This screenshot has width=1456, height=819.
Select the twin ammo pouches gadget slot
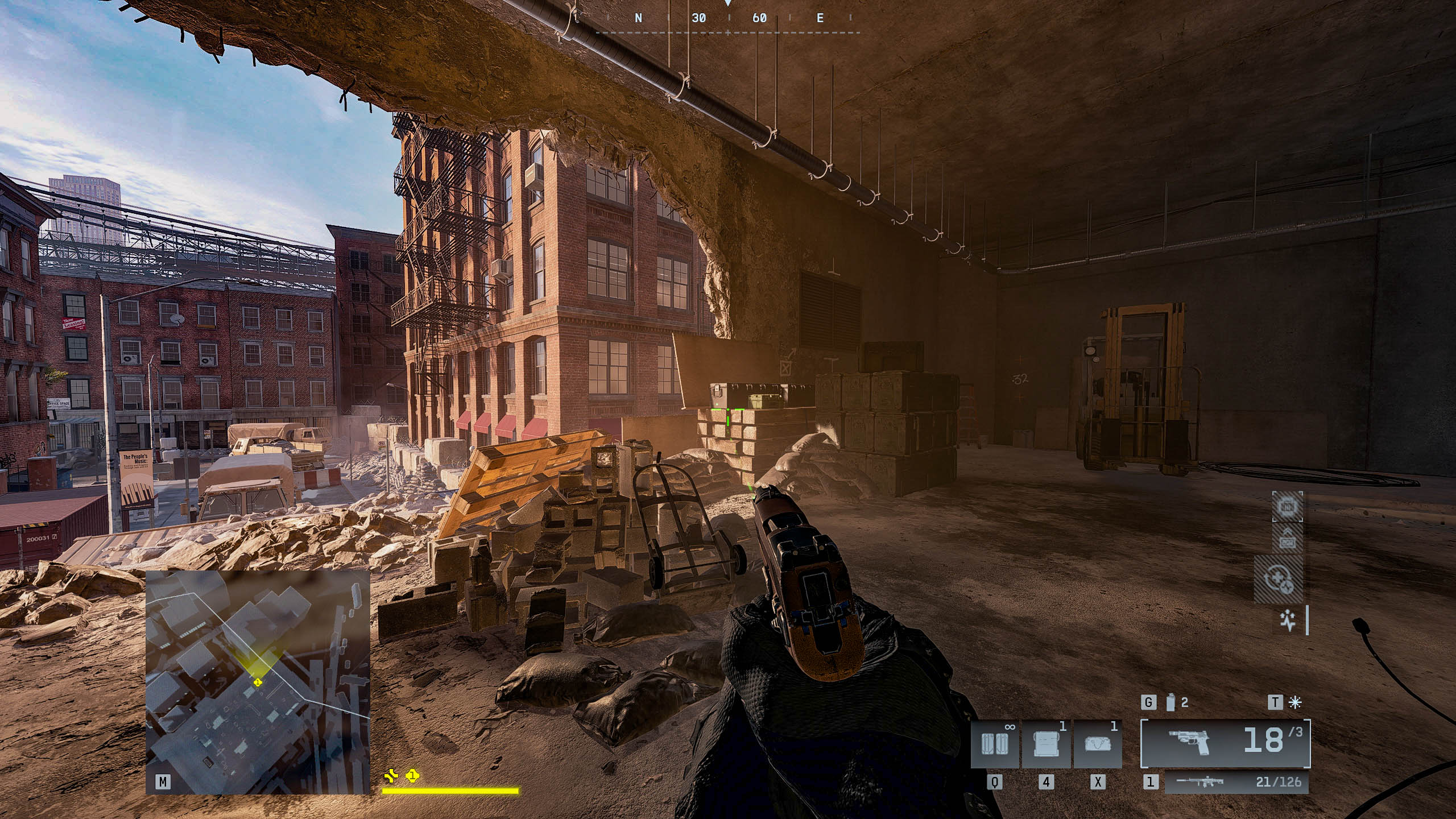pos(995,744)
